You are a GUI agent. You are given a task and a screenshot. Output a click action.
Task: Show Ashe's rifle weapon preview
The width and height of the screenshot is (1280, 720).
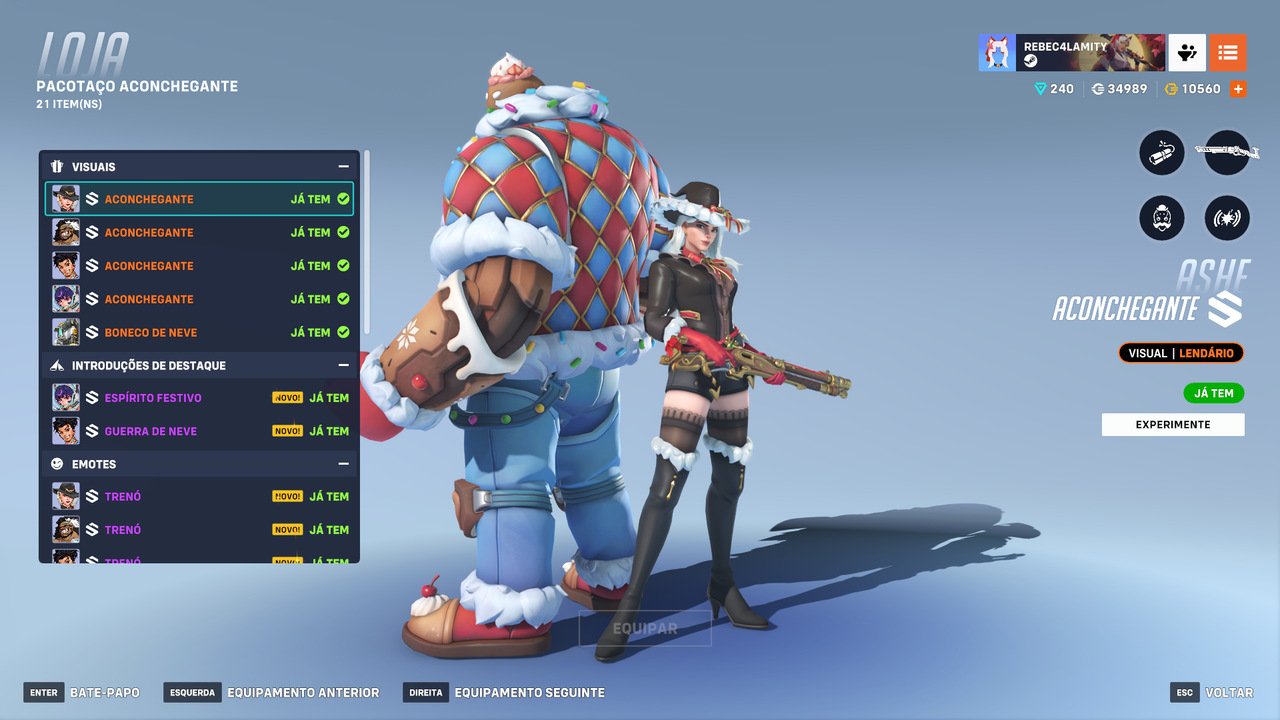[1227, 154]
